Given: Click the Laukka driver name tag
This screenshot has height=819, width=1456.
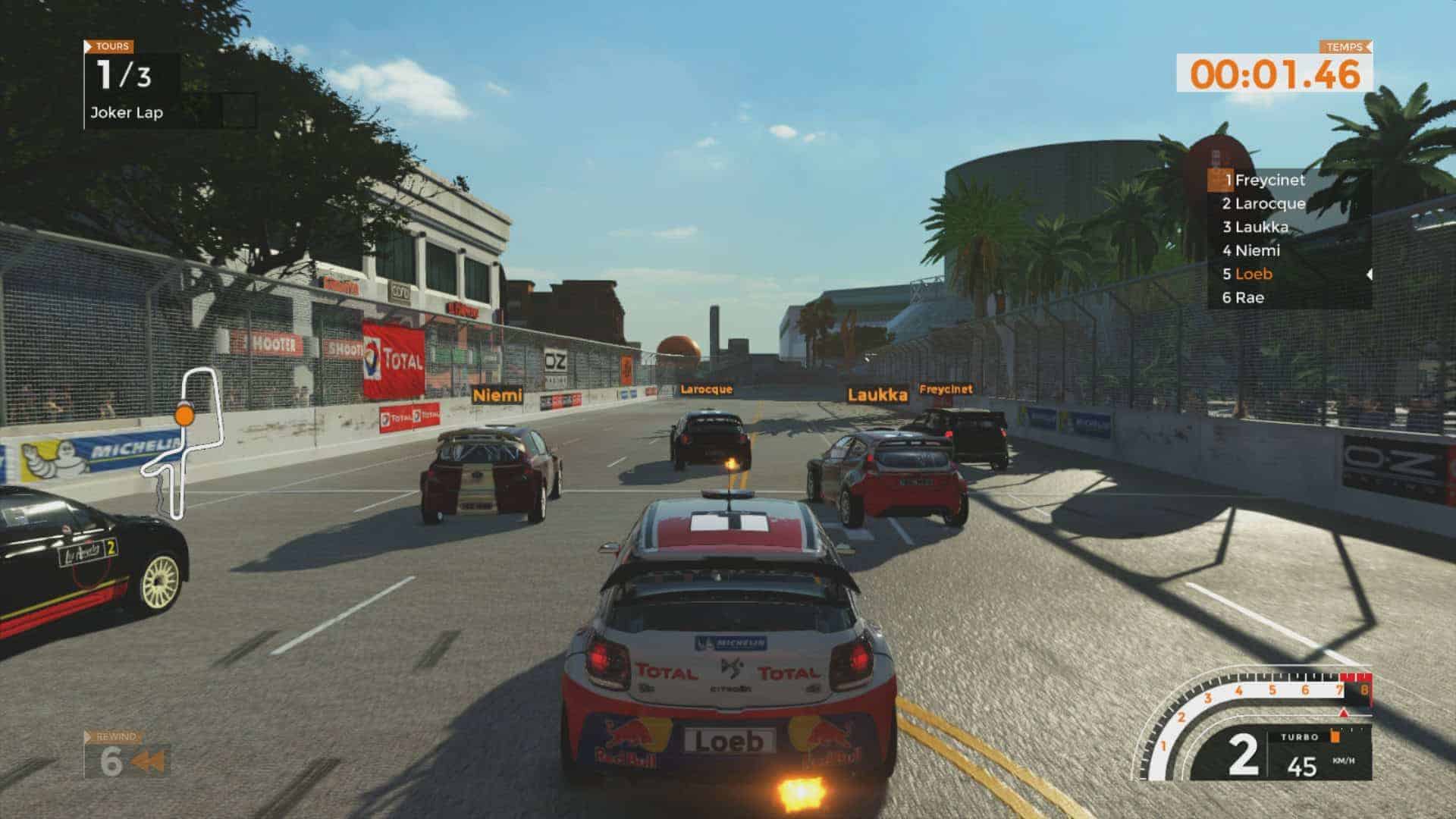Looking at the screenshot, I should point(877,395).
